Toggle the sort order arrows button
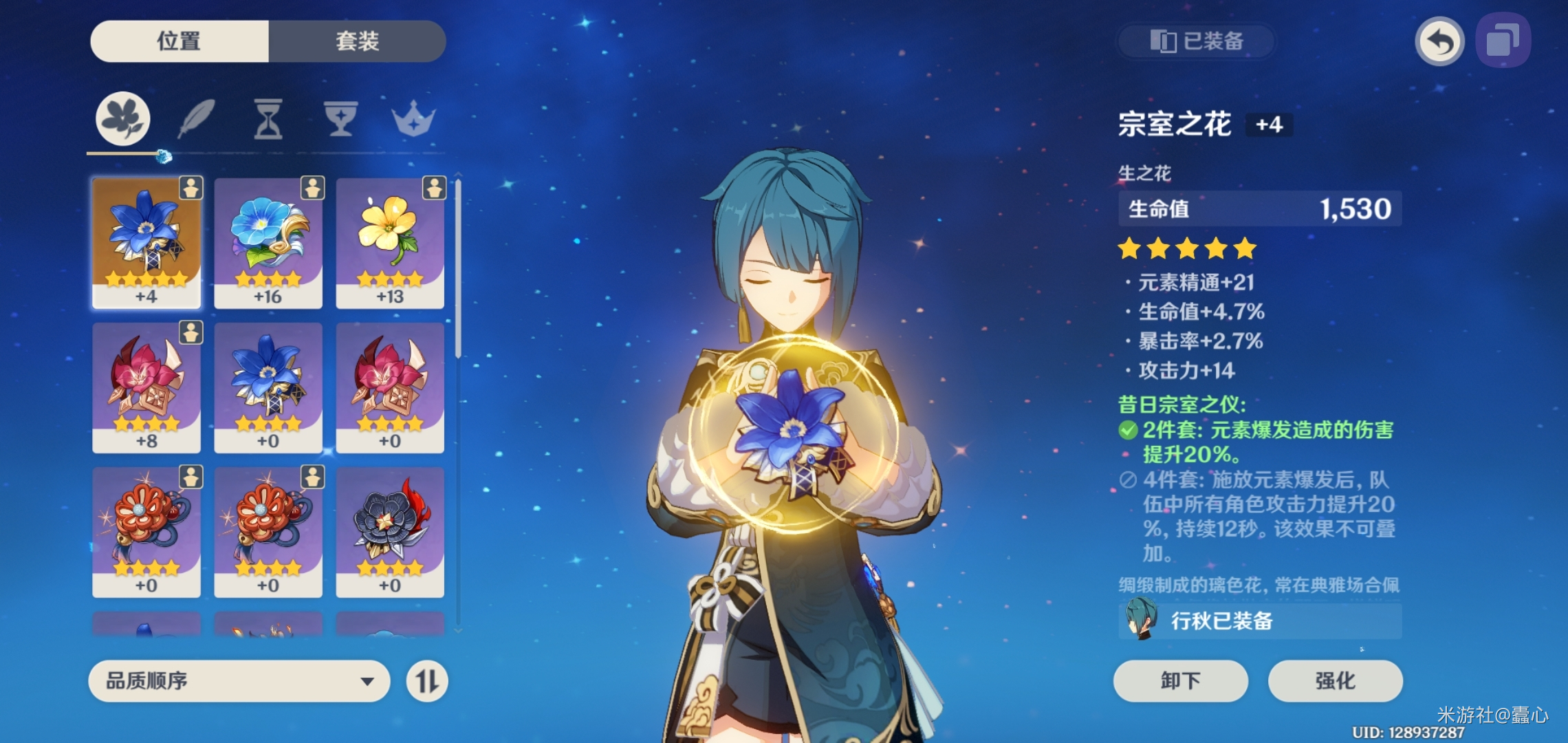1568x743 pixels. (x=427, y=681)
